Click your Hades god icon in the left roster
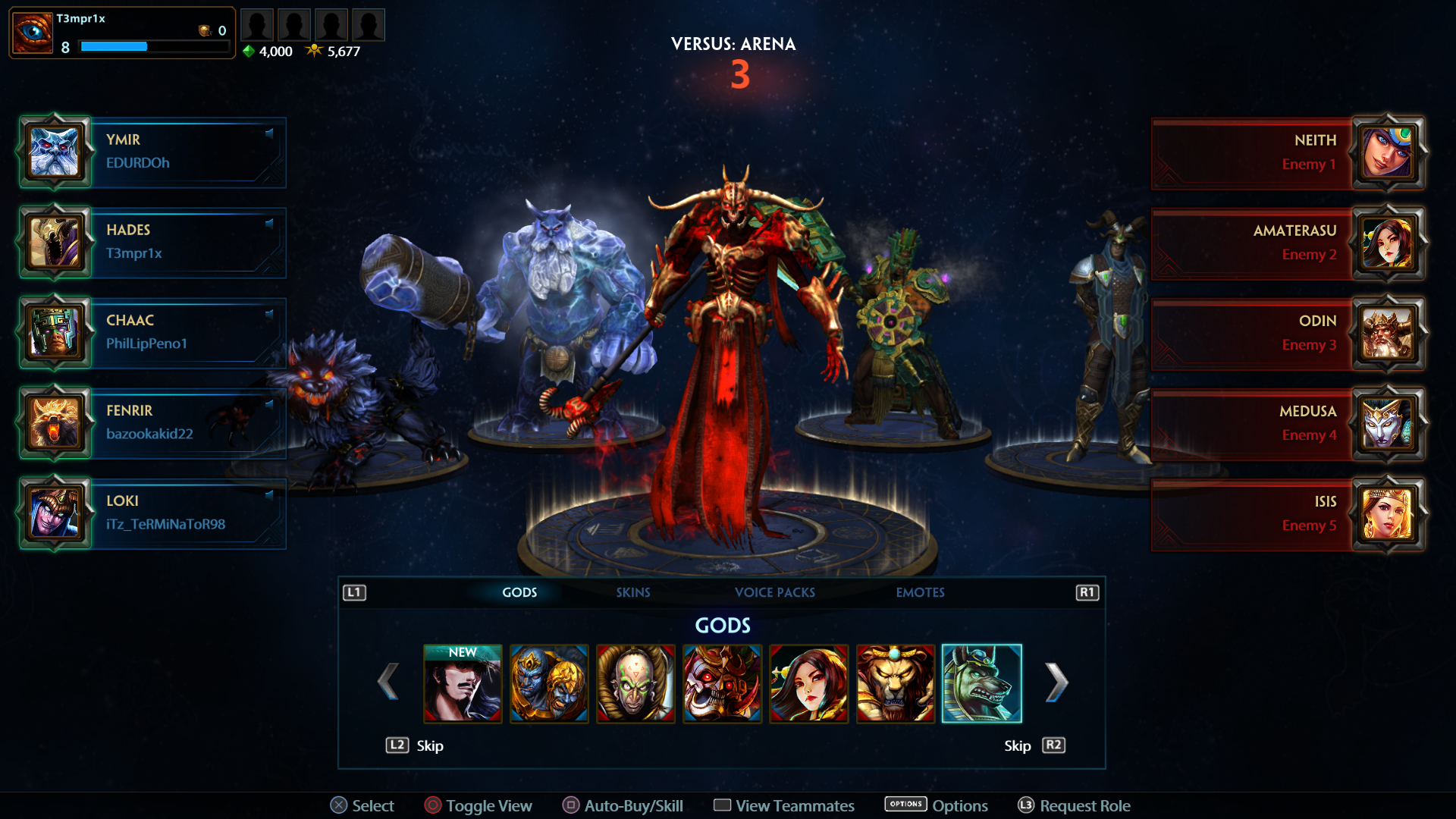 [x=55, y=243]
